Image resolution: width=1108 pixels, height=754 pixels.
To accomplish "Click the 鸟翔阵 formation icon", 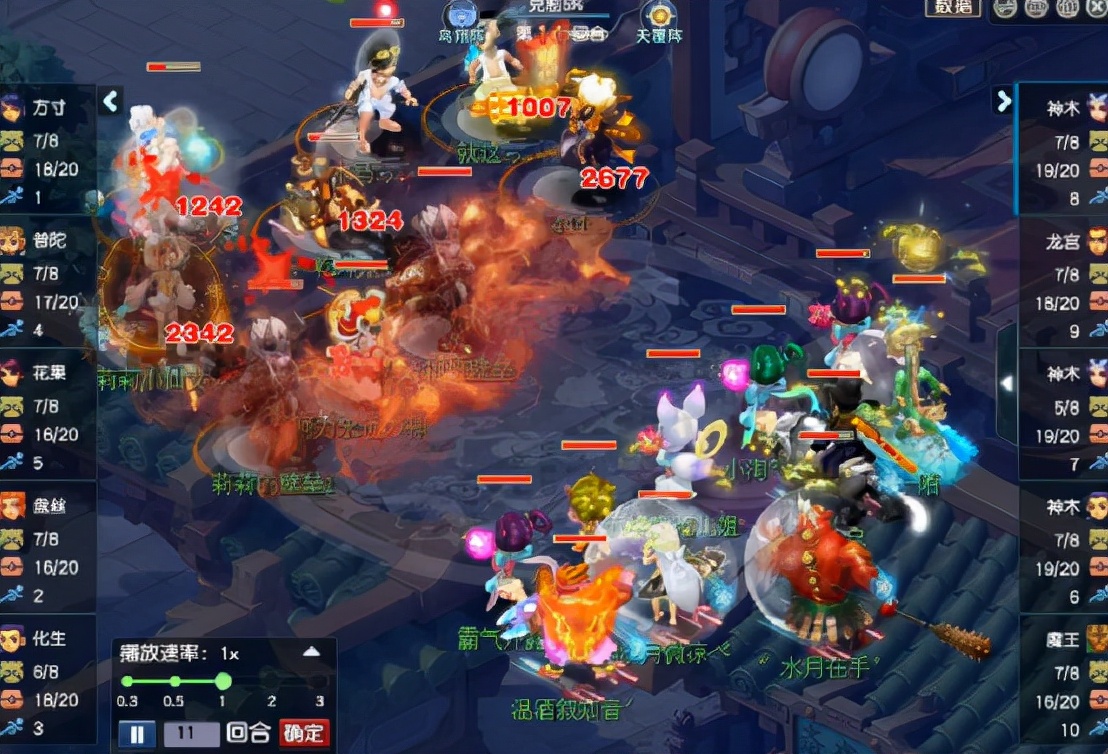I will pos(461,18).
